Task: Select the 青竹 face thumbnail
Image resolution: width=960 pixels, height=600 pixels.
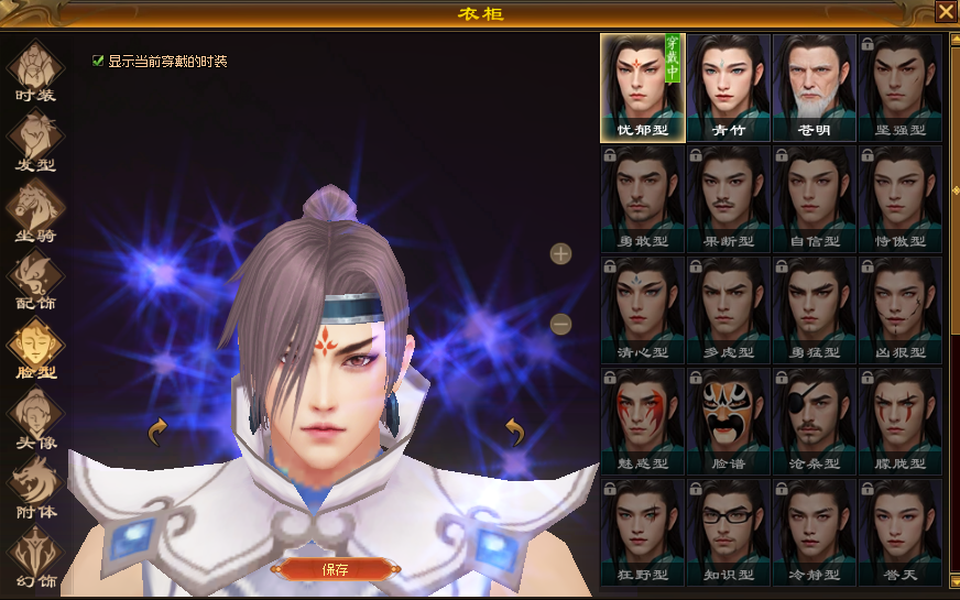Action: (728, 87)
